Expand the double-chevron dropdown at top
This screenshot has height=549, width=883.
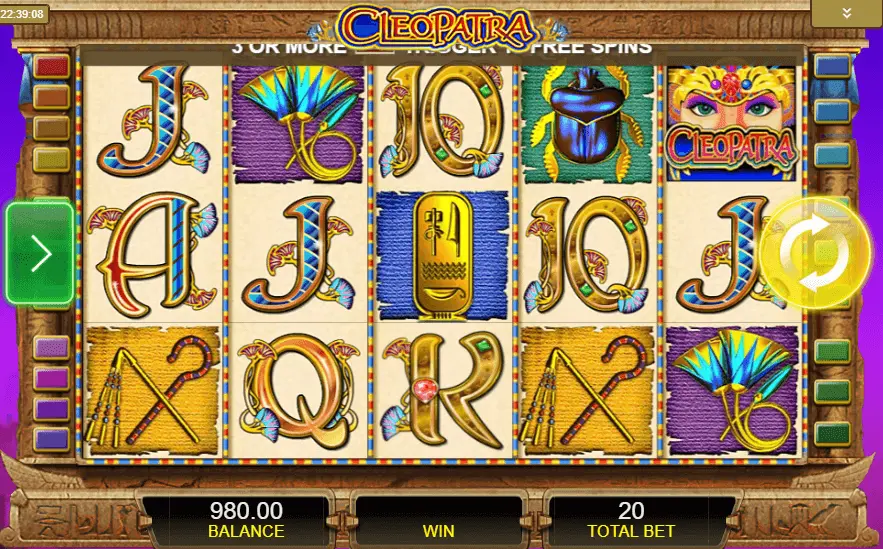coord(846,13)
